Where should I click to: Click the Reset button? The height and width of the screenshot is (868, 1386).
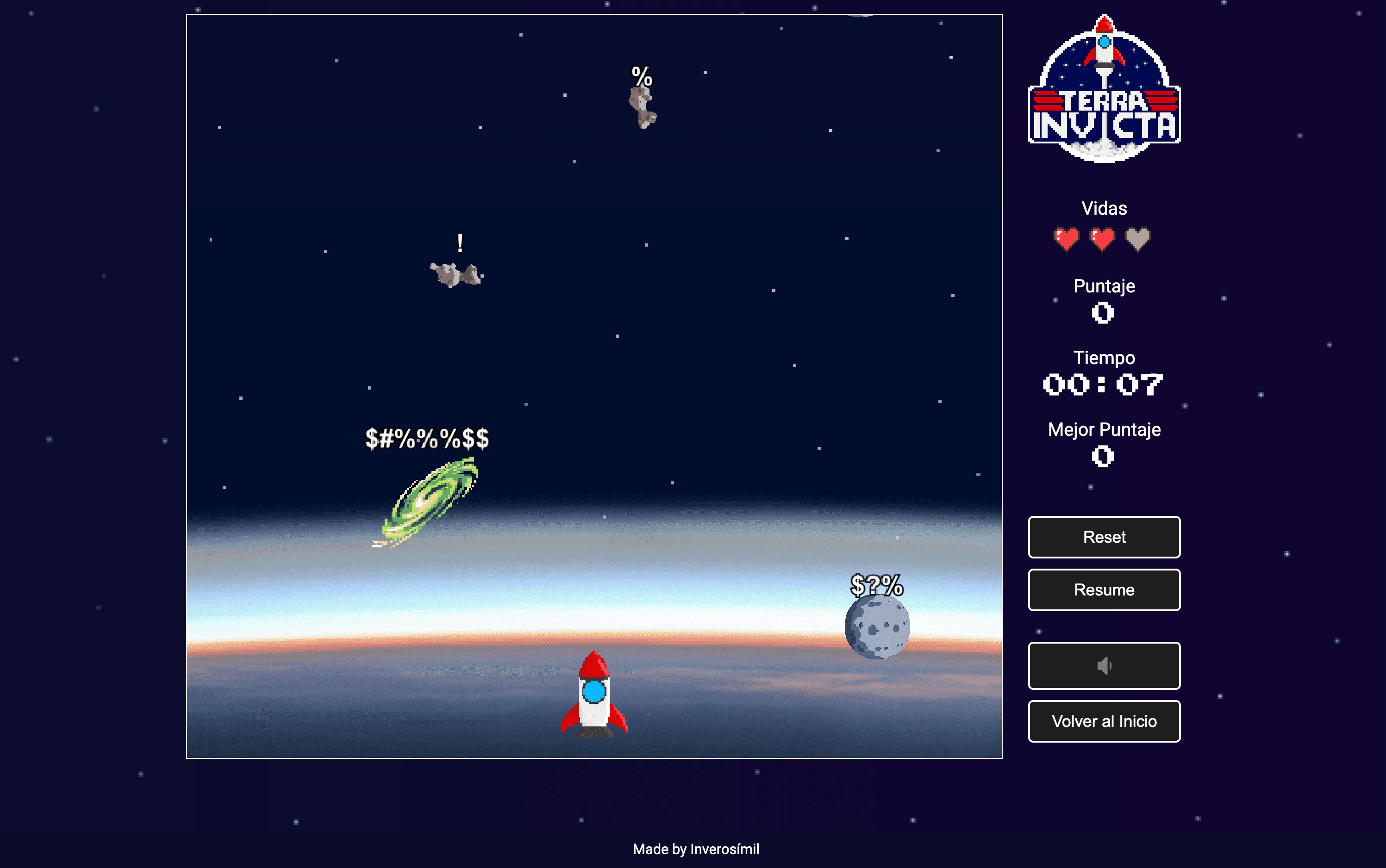(1104, 537)
